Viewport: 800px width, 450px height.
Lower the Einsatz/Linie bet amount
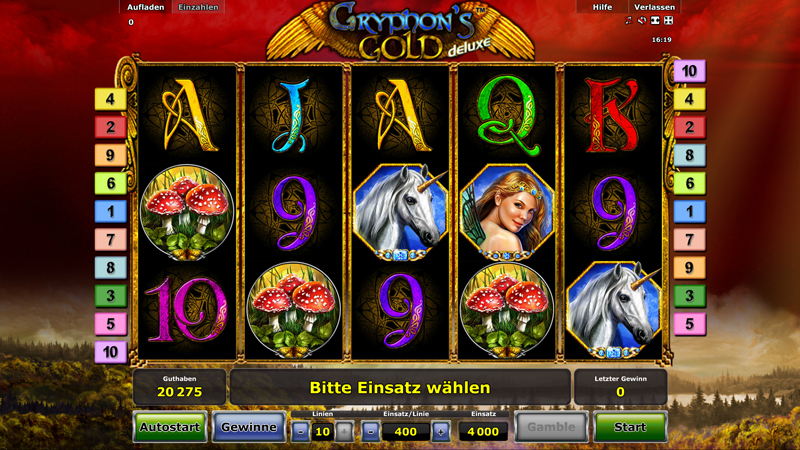(370, 432)
